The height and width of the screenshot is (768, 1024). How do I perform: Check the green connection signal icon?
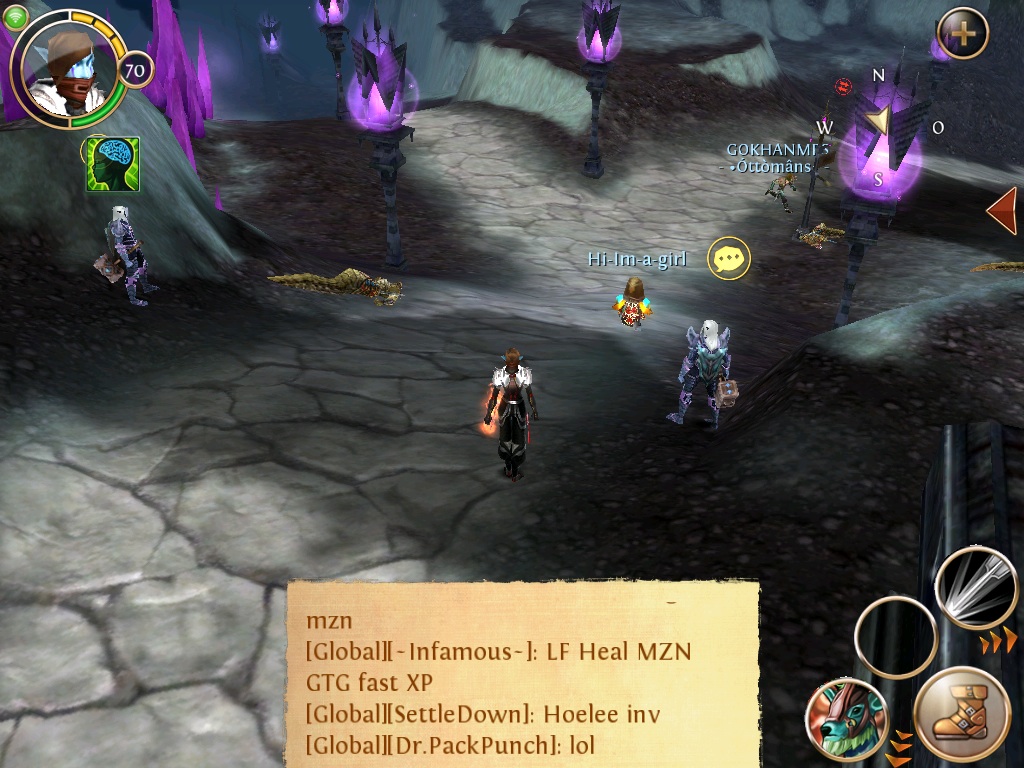pyautogui.click(x=15, y=17)
